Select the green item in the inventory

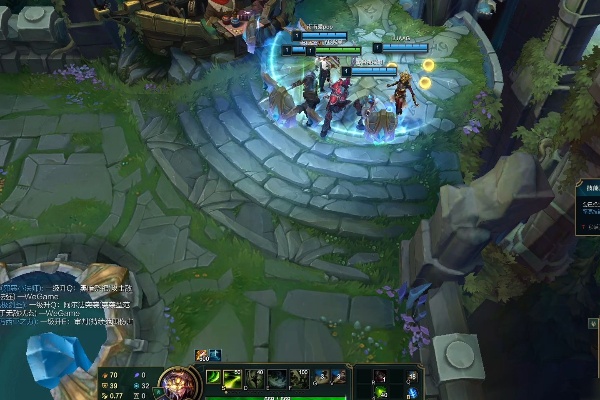[x=383, y=392]
